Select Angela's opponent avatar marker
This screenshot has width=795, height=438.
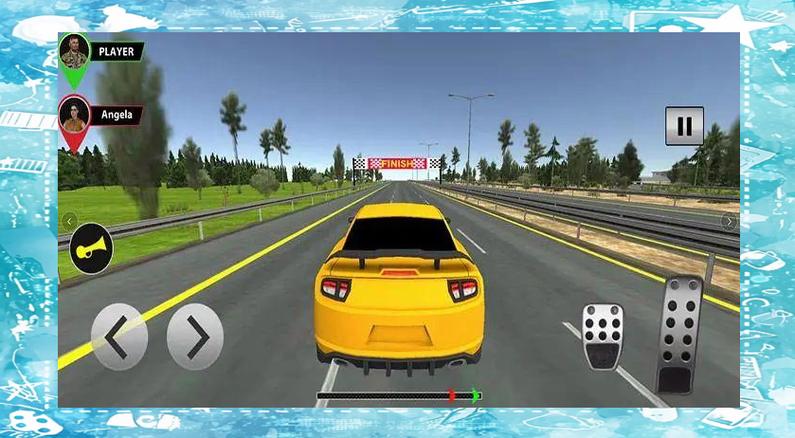[x=75, y=116]
